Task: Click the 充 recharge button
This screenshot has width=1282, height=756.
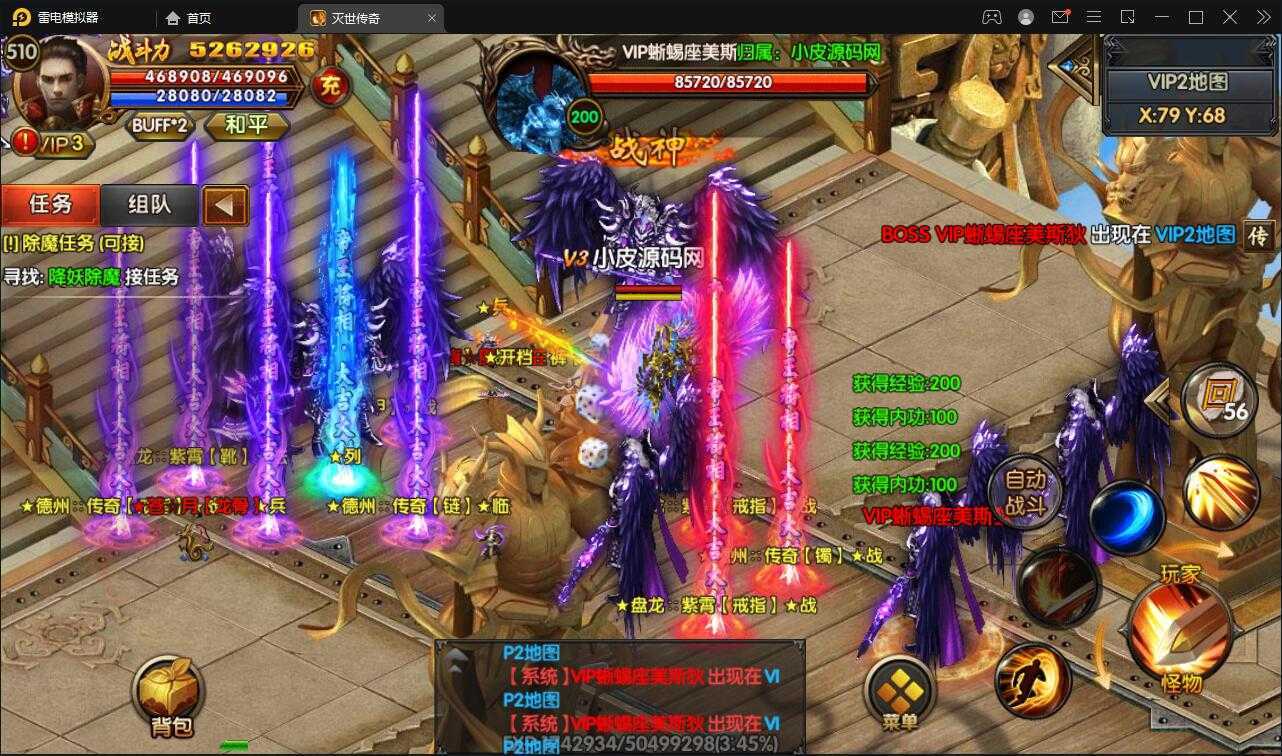Action: [329, 87]
